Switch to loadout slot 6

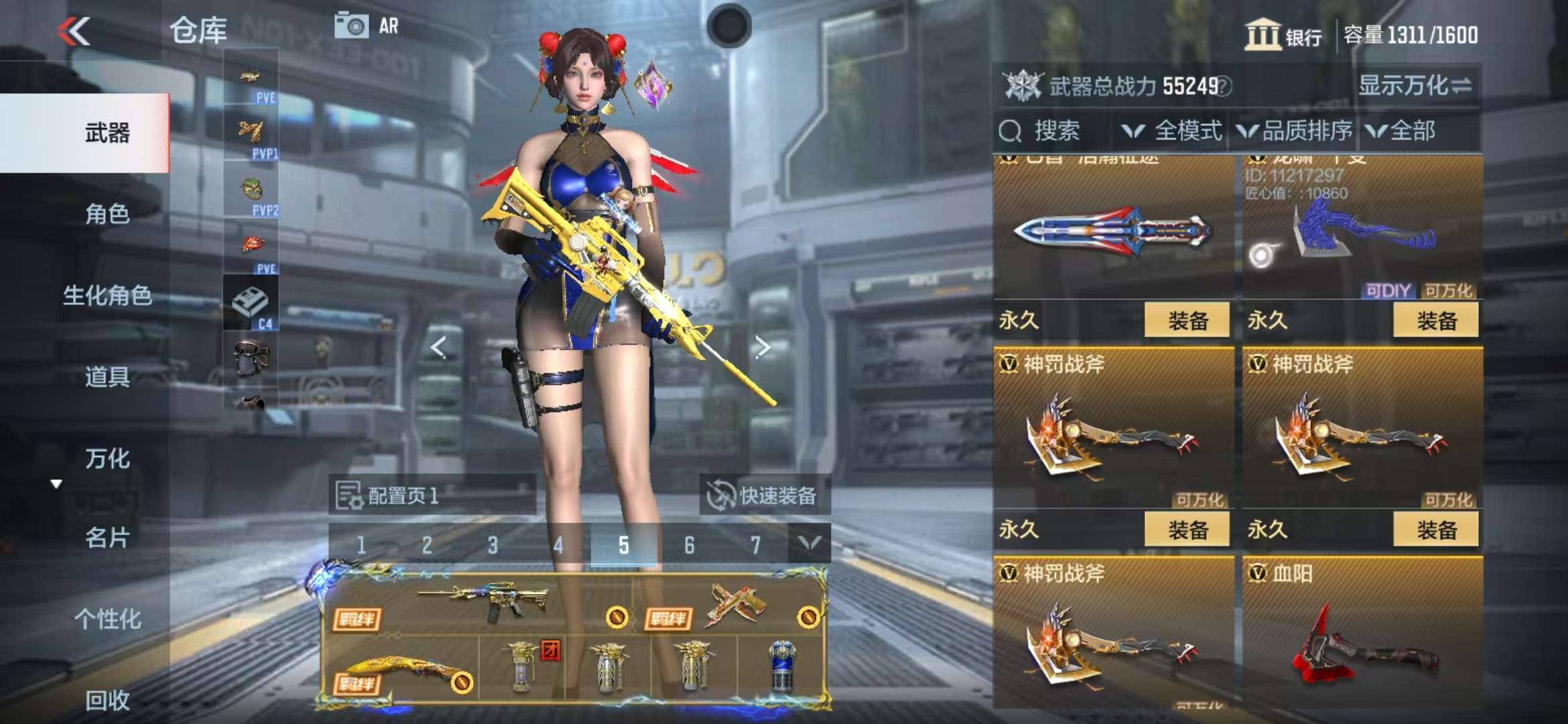point(689,545)
